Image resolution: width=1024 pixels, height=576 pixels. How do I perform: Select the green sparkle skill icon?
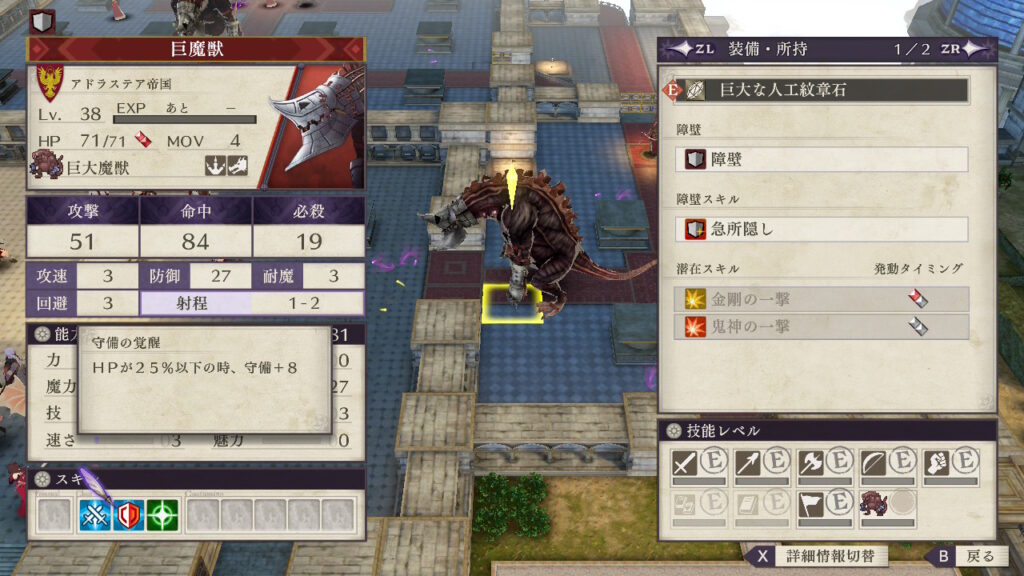tap(163, 515)
